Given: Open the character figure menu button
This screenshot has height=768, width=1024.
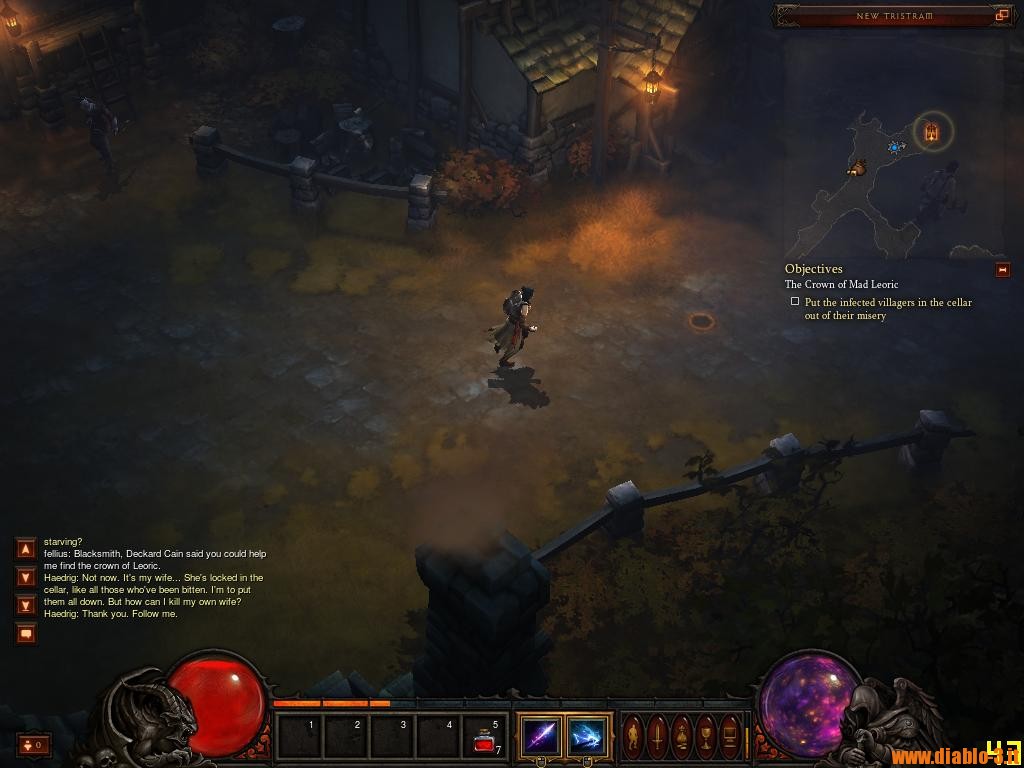Looking at the screenshot, I should [x=634, y=737].
